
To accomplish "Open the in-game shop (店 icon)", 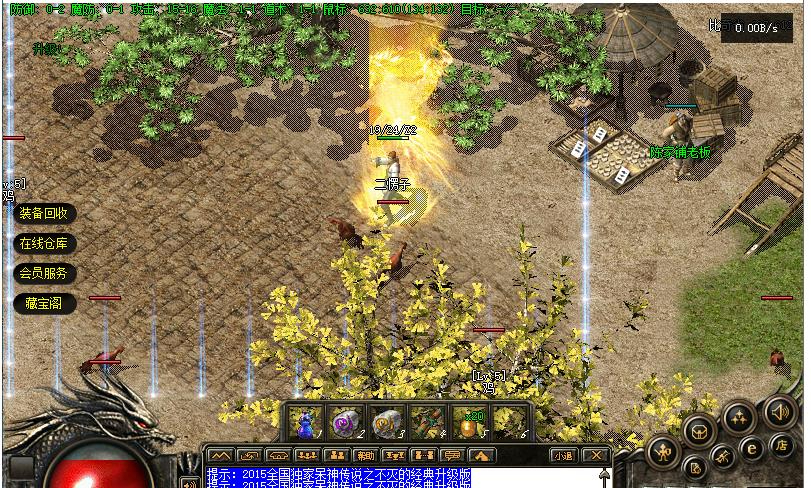I will [783, 445].
